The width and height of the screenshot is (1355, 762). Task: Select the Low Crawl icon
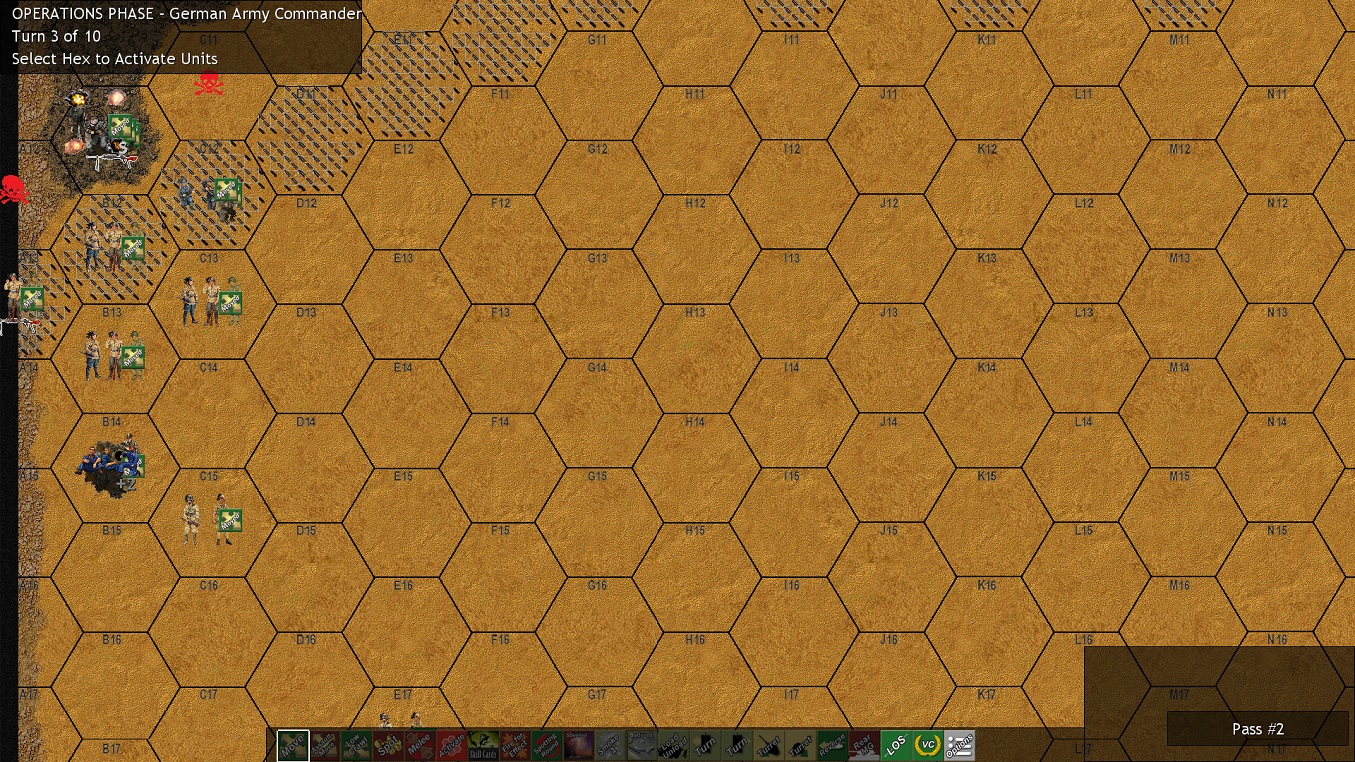pos(357,744)
